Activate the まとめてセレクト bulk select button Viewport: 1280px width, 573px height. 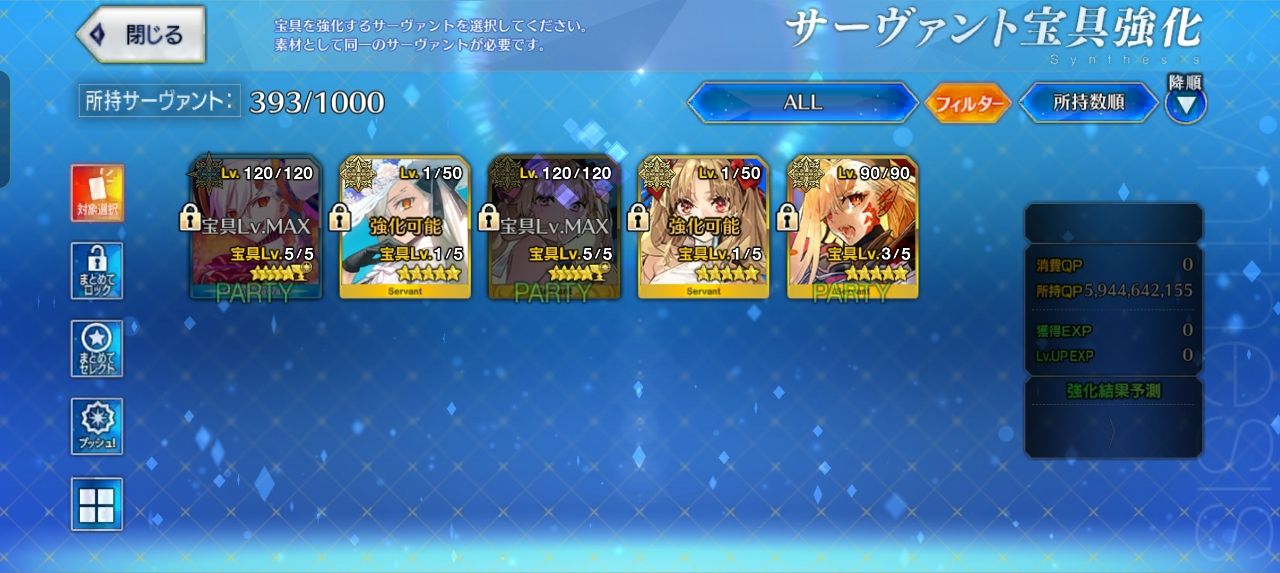point(97,349)
